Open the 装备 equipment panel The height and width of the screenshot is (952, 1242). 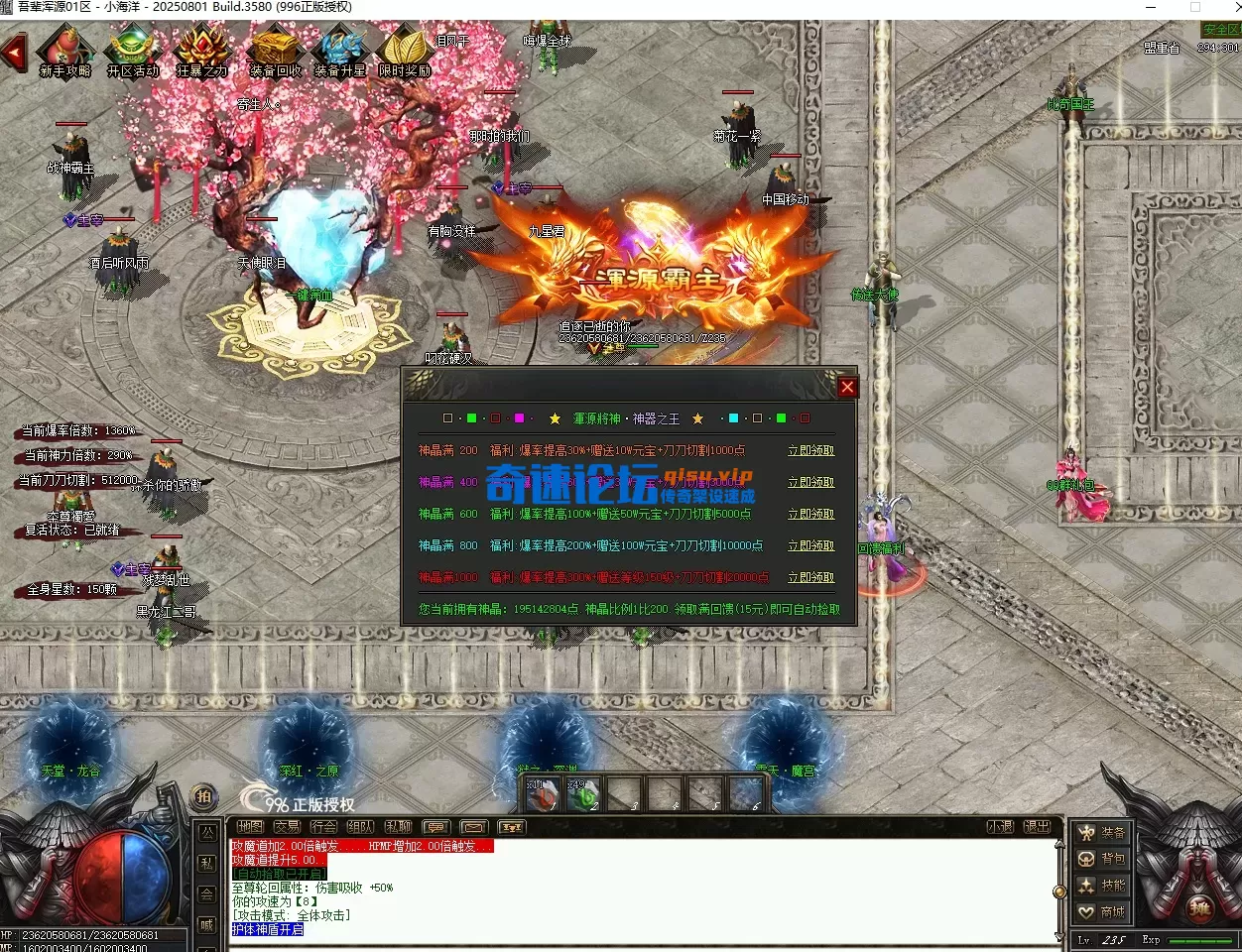(1103, 833)
